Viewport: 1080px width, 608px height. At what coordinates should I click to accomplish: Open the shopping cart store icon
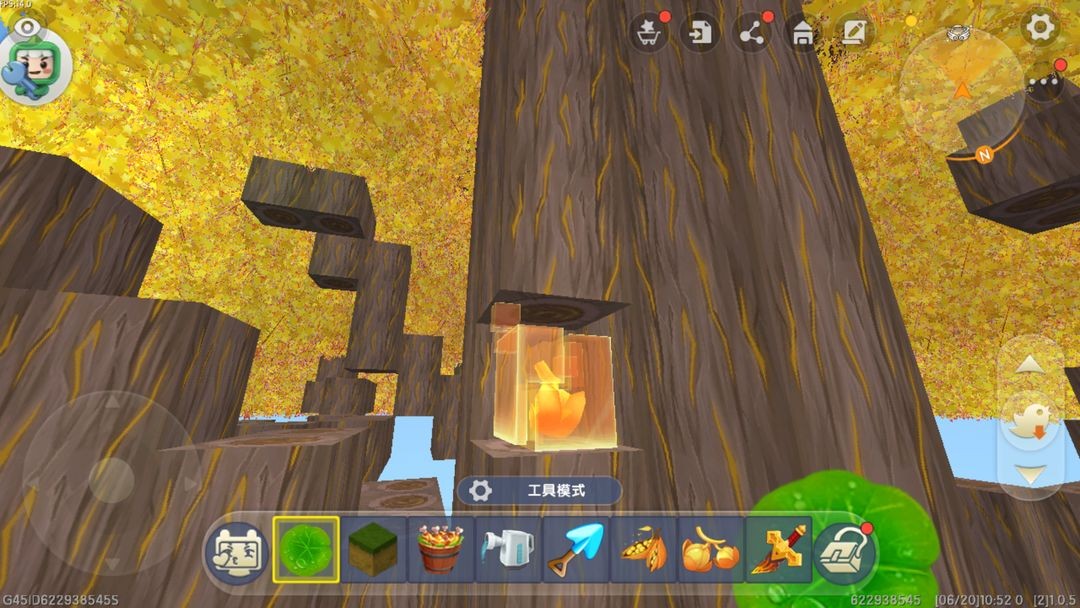pyautogui.click(x=649, y=33)
